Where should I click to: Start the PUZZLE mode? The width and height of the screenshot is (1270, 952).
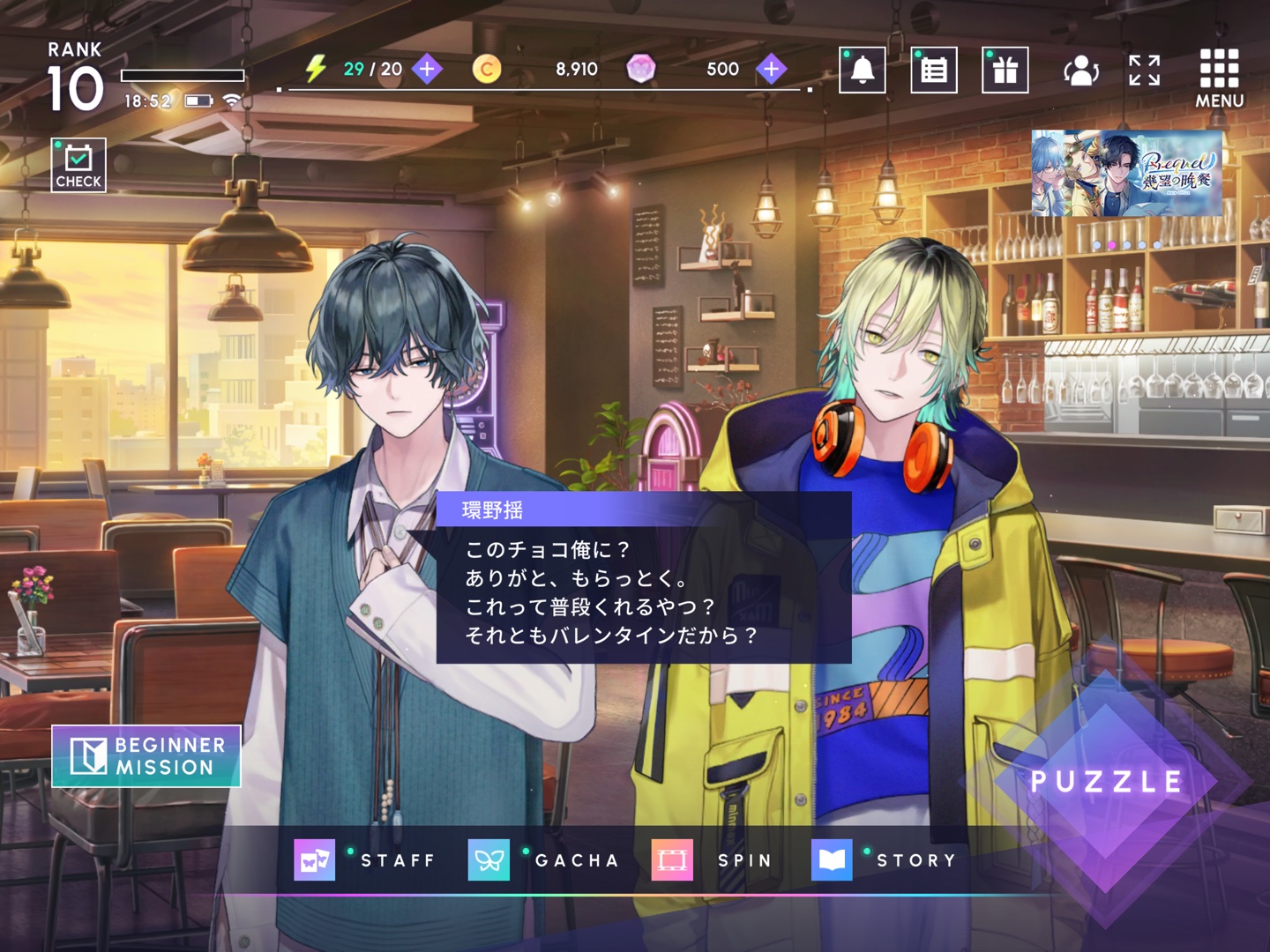pos(1106,781)
